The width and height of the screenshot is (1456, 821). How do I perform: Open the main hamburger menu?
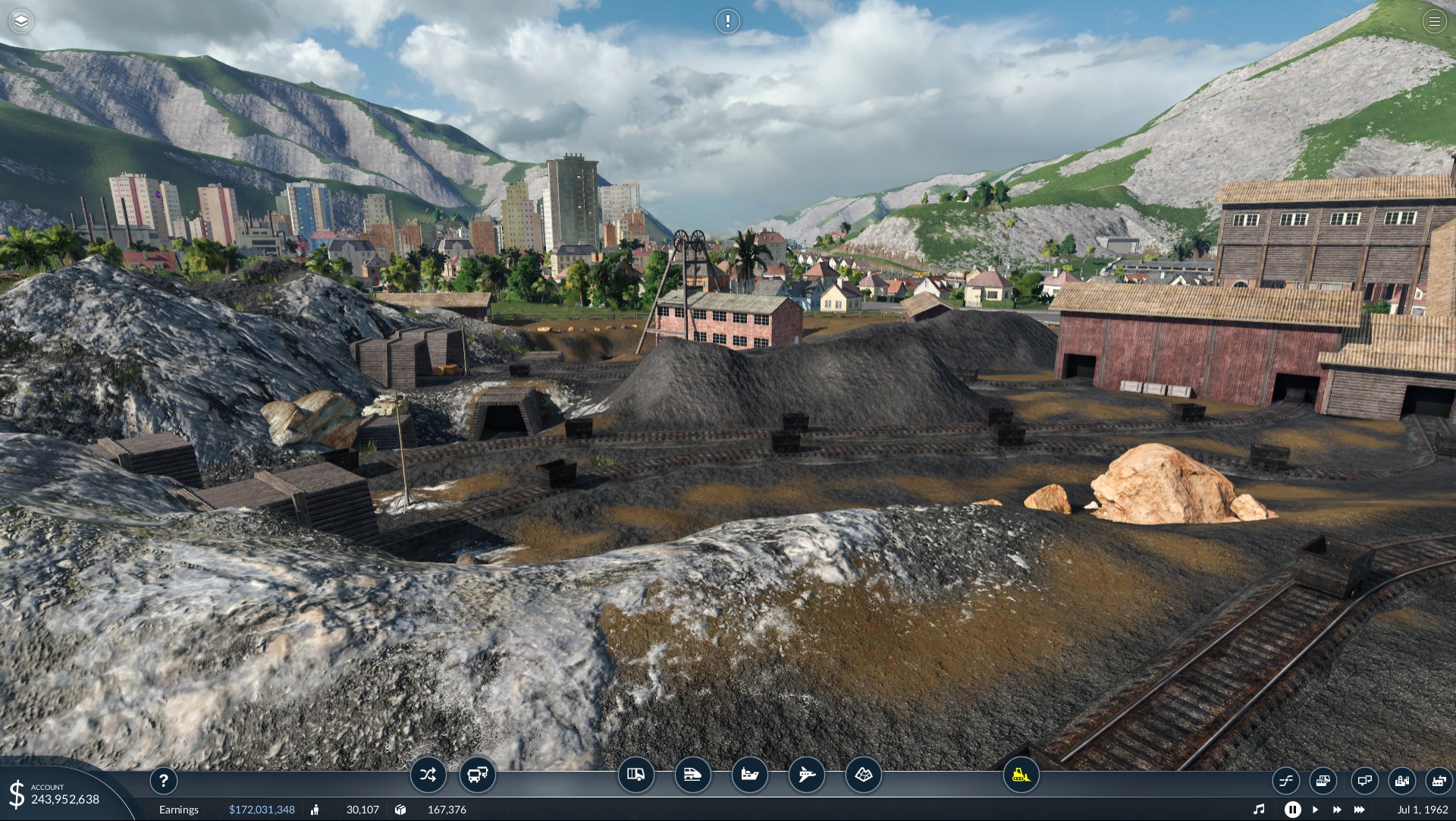1434,21
